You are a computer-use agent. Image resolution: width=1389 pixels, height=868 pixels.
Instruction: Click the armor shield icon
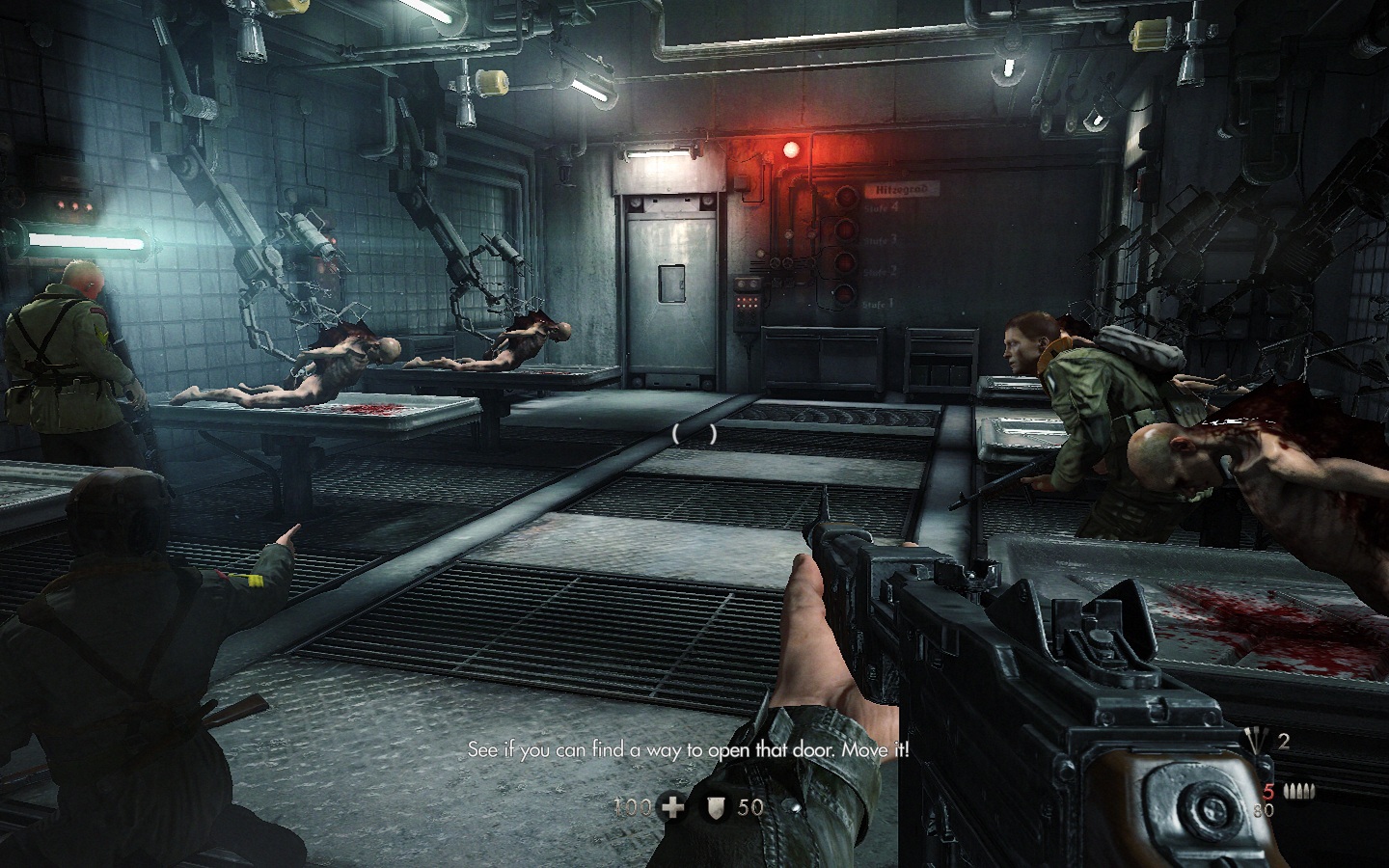717,806
